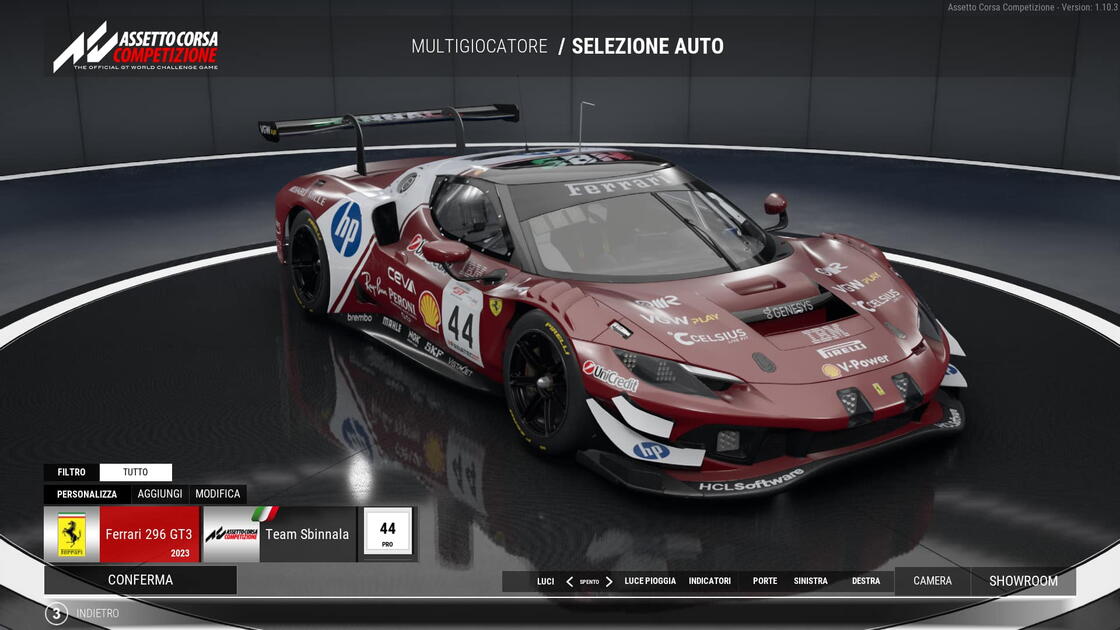
Task: Switch to CAMERA view mode
Action: coord(932,581)
